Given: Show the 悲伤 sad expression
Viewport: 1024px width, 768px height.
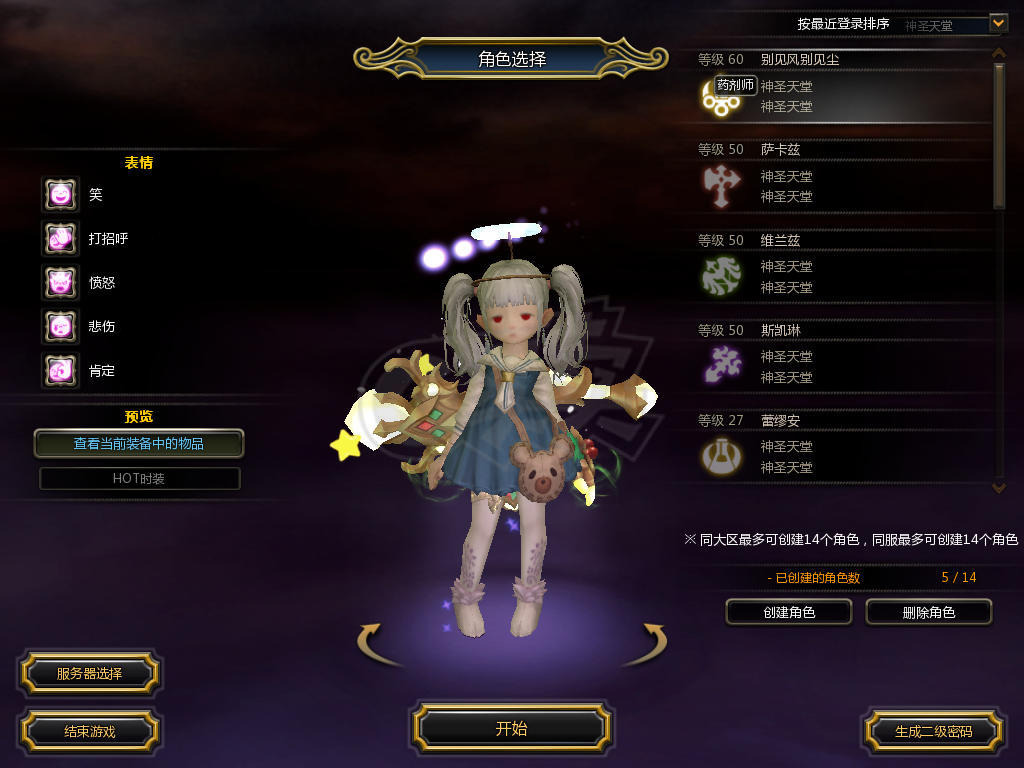Looking at the screenshot, I should point(60,326).
